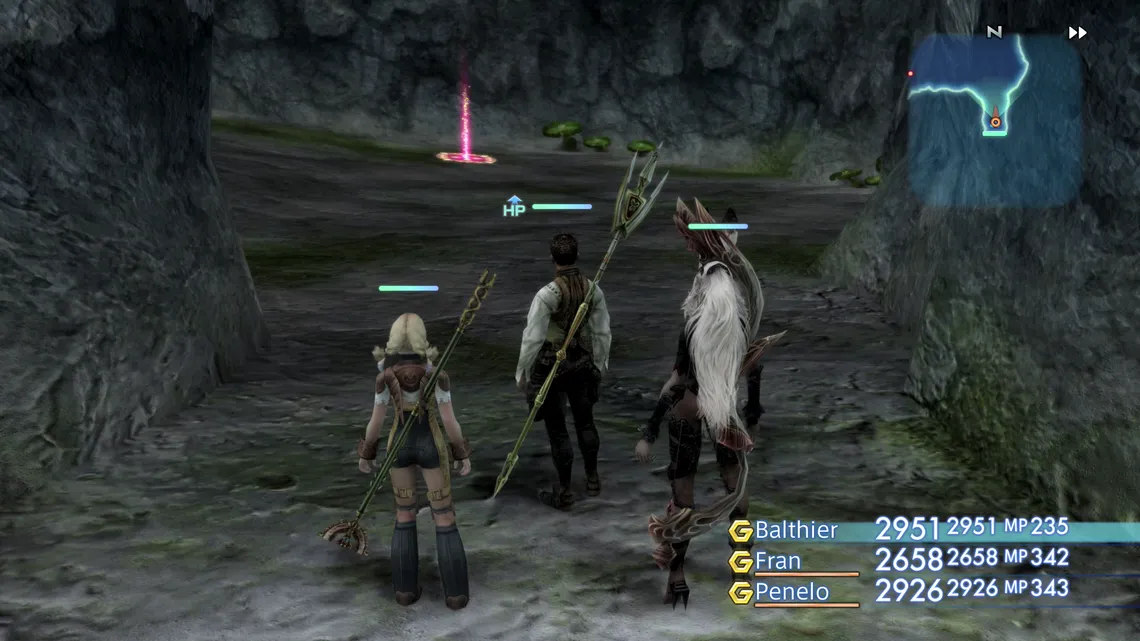Open the area minimap
This screenshot has height=641, width=1140.
click(x=994, y=118)
